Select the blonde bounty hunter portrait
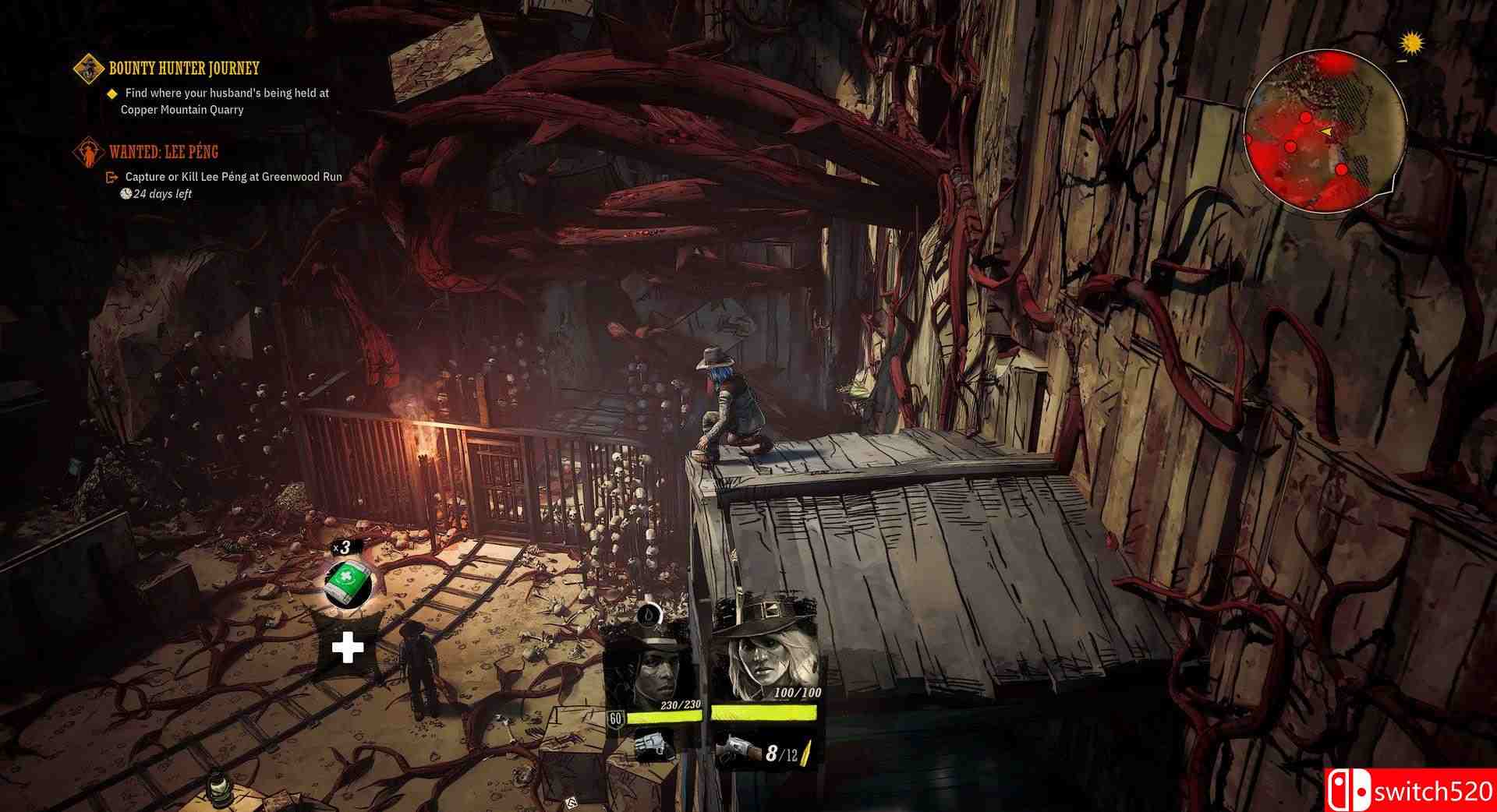 pos(763,651)
